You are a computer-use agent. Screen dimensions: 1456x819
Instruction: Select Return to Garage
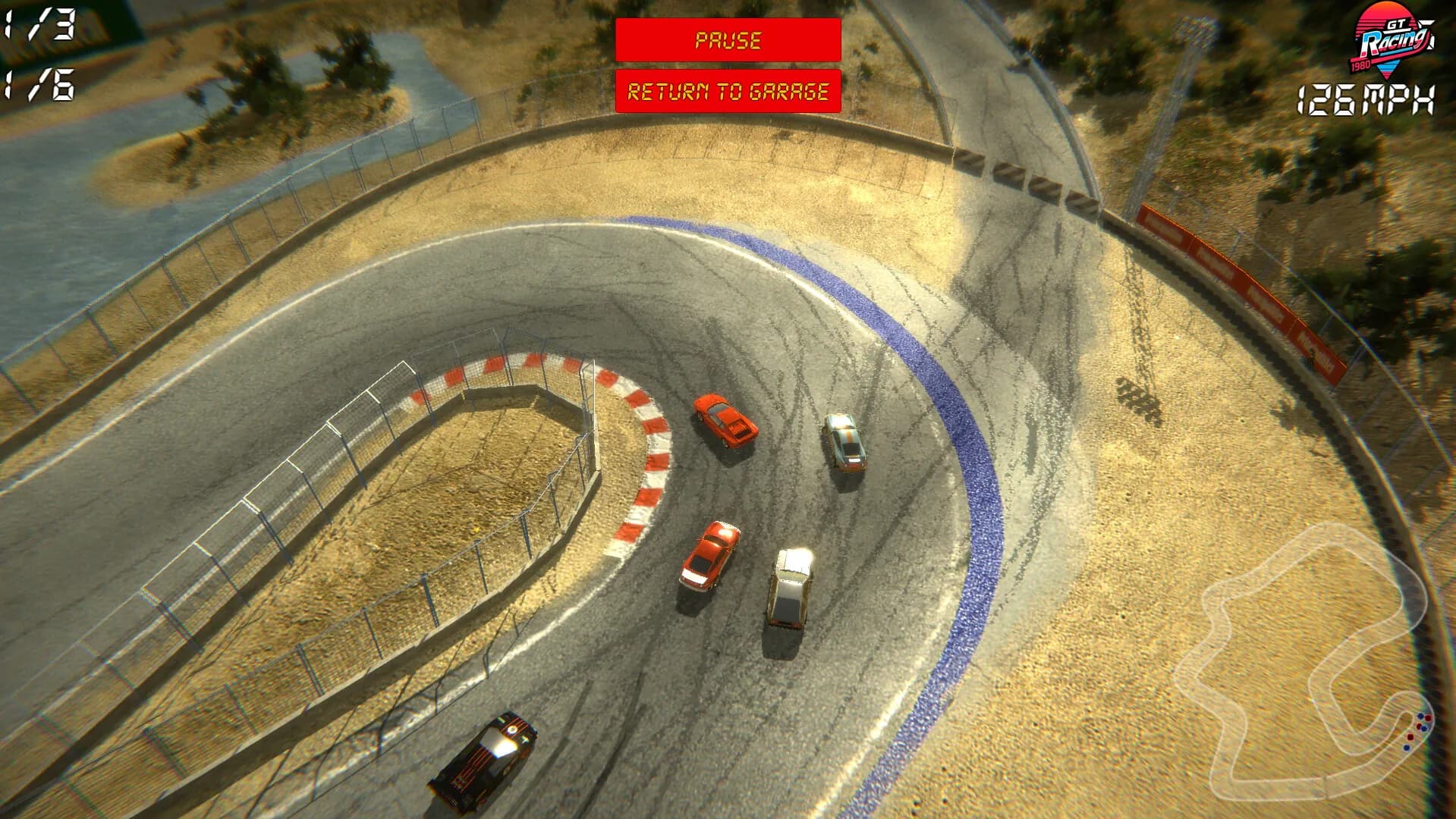[x=728, y=91]
